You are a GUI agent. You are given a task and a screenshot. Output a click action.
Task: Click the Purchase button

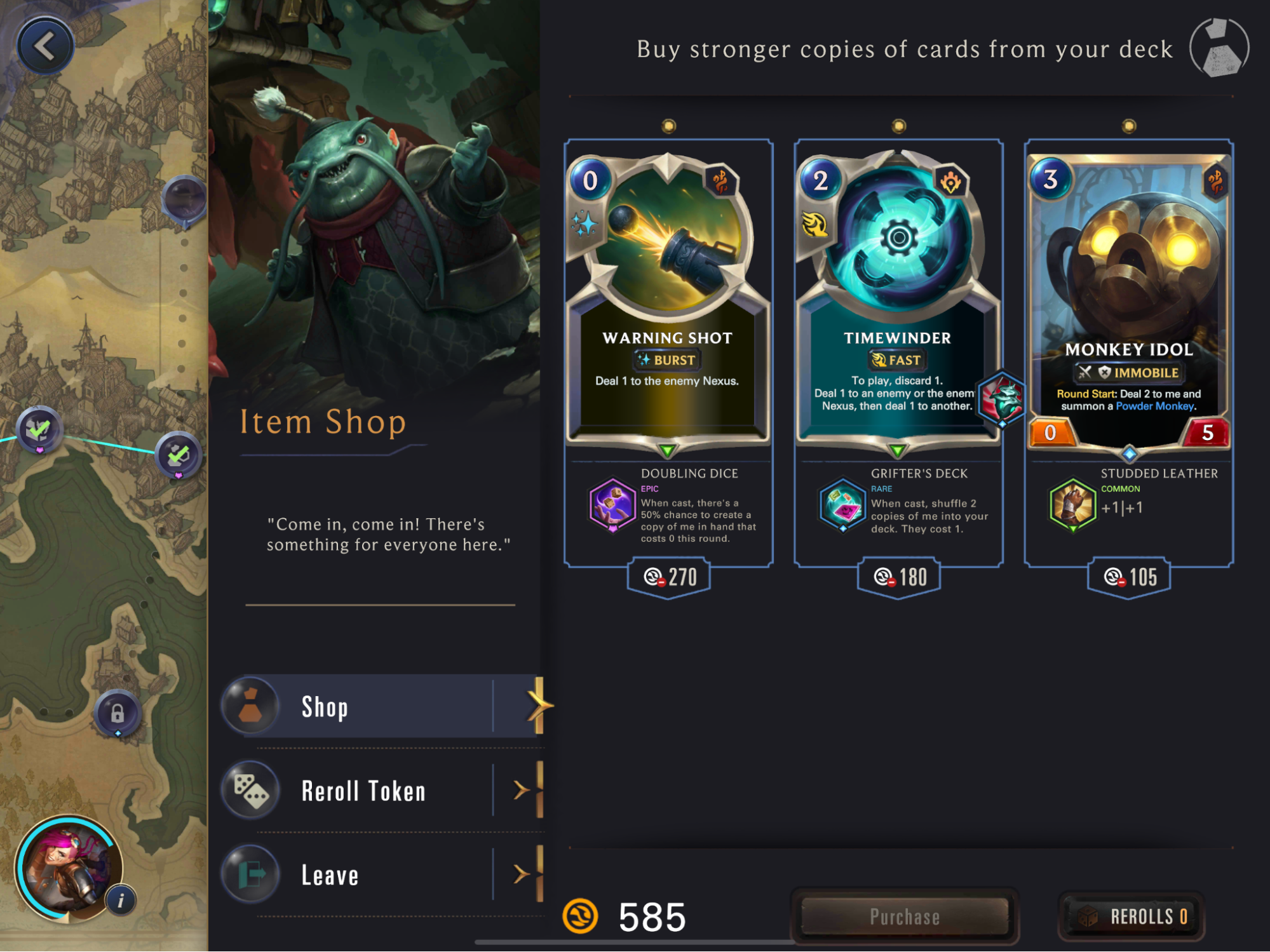[905, 916]
